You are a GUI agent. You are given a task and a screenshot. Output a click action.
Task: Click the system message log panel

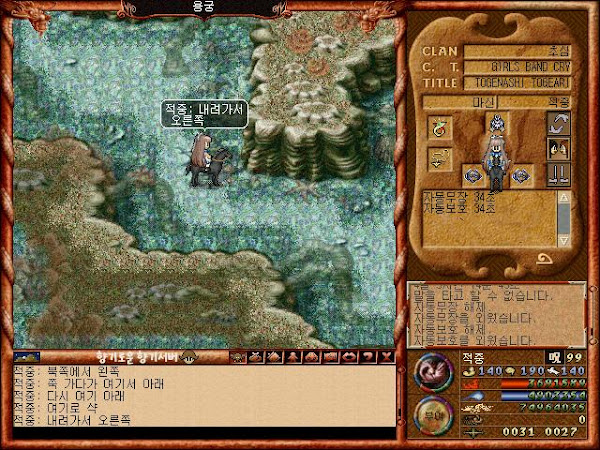click(496, 312)
